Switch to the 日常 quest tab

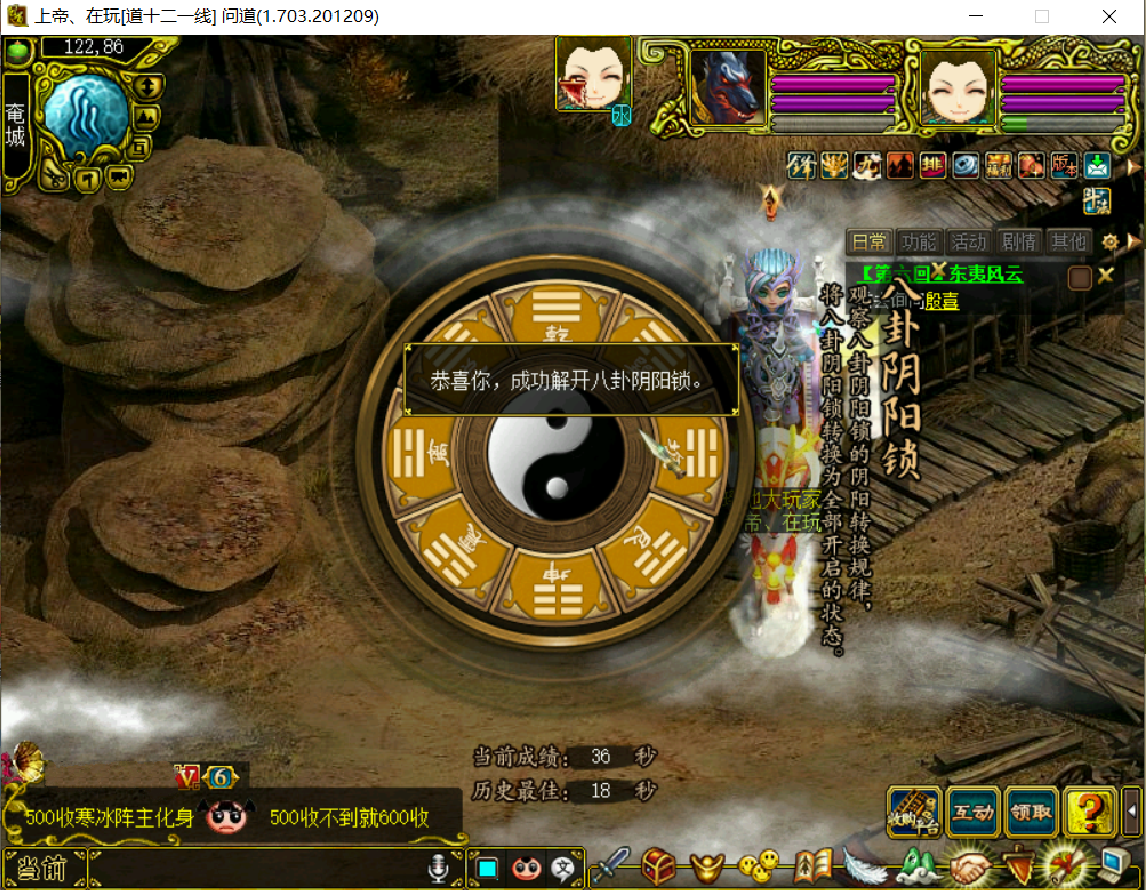click(x=868, y=241)
